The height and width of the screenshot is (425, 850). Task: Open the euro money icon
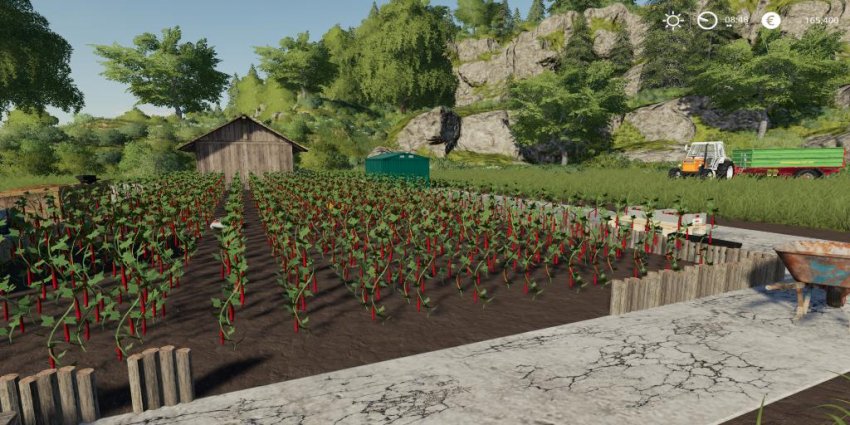tap(770, 20)
